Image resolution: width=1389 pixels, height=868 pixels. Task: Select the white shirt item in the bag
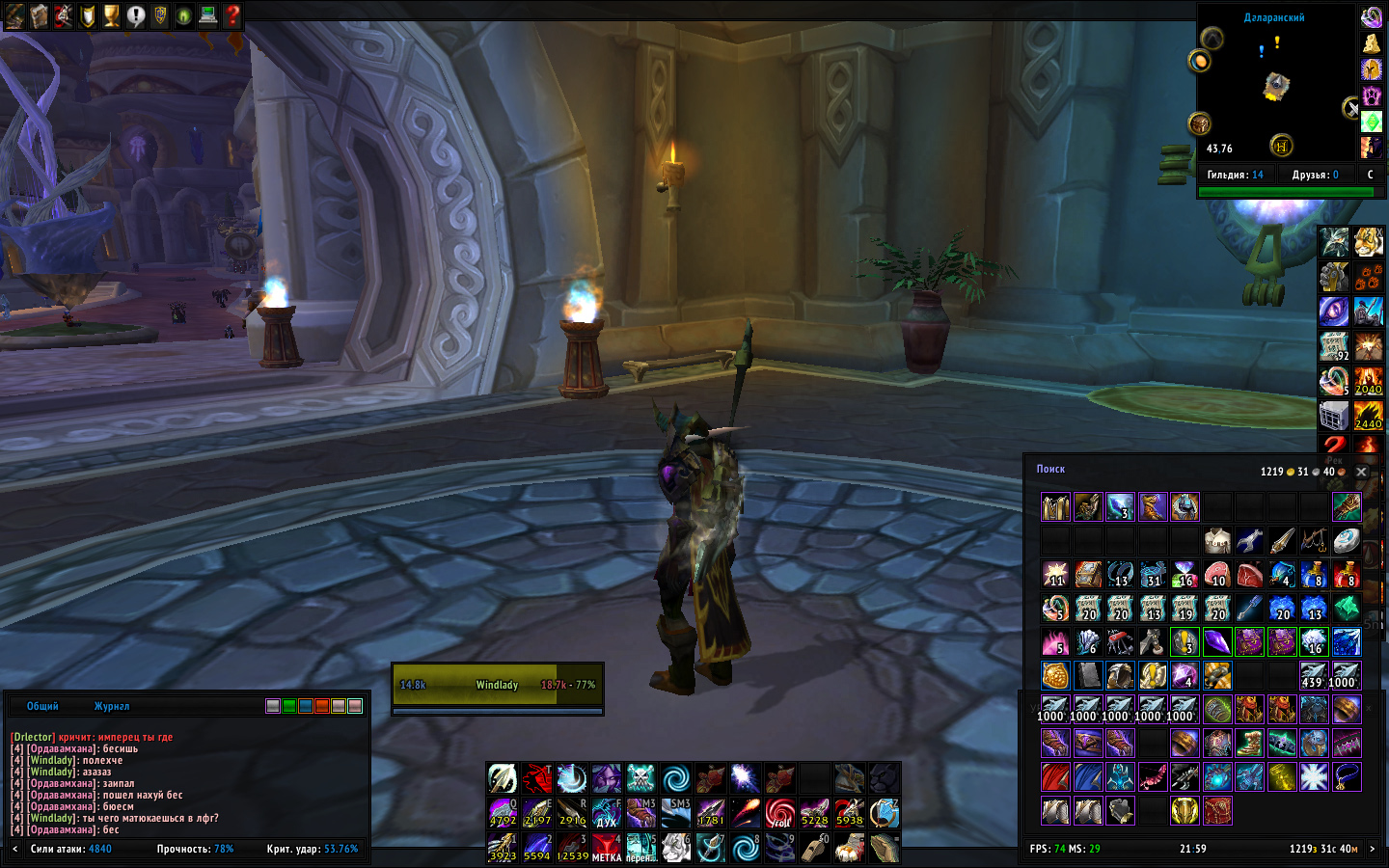1217,540
